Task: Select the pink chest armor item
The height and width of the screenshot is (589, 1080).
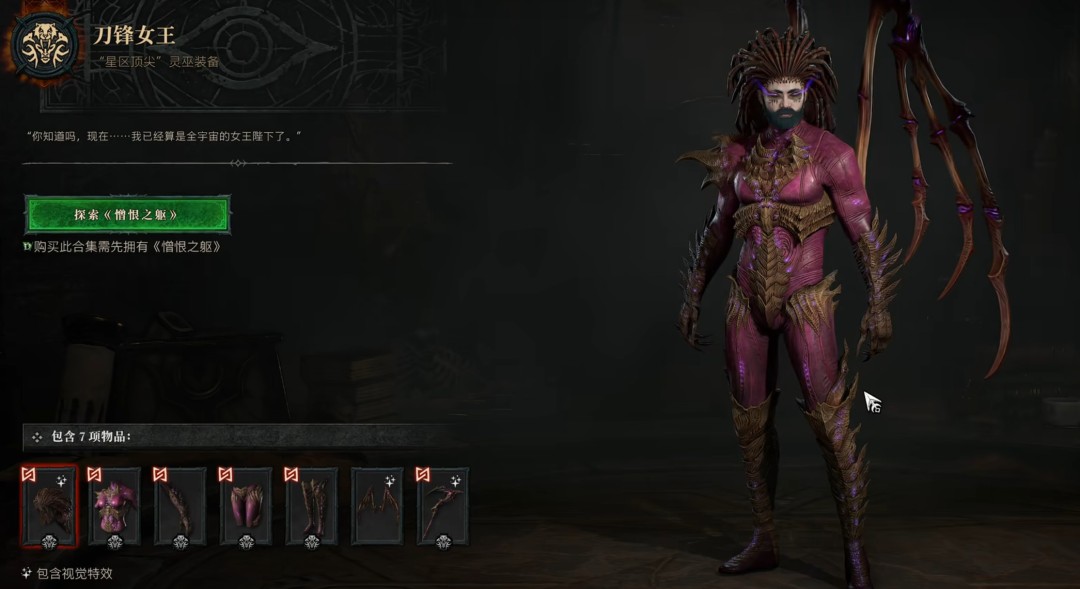Action: (114, 506)
